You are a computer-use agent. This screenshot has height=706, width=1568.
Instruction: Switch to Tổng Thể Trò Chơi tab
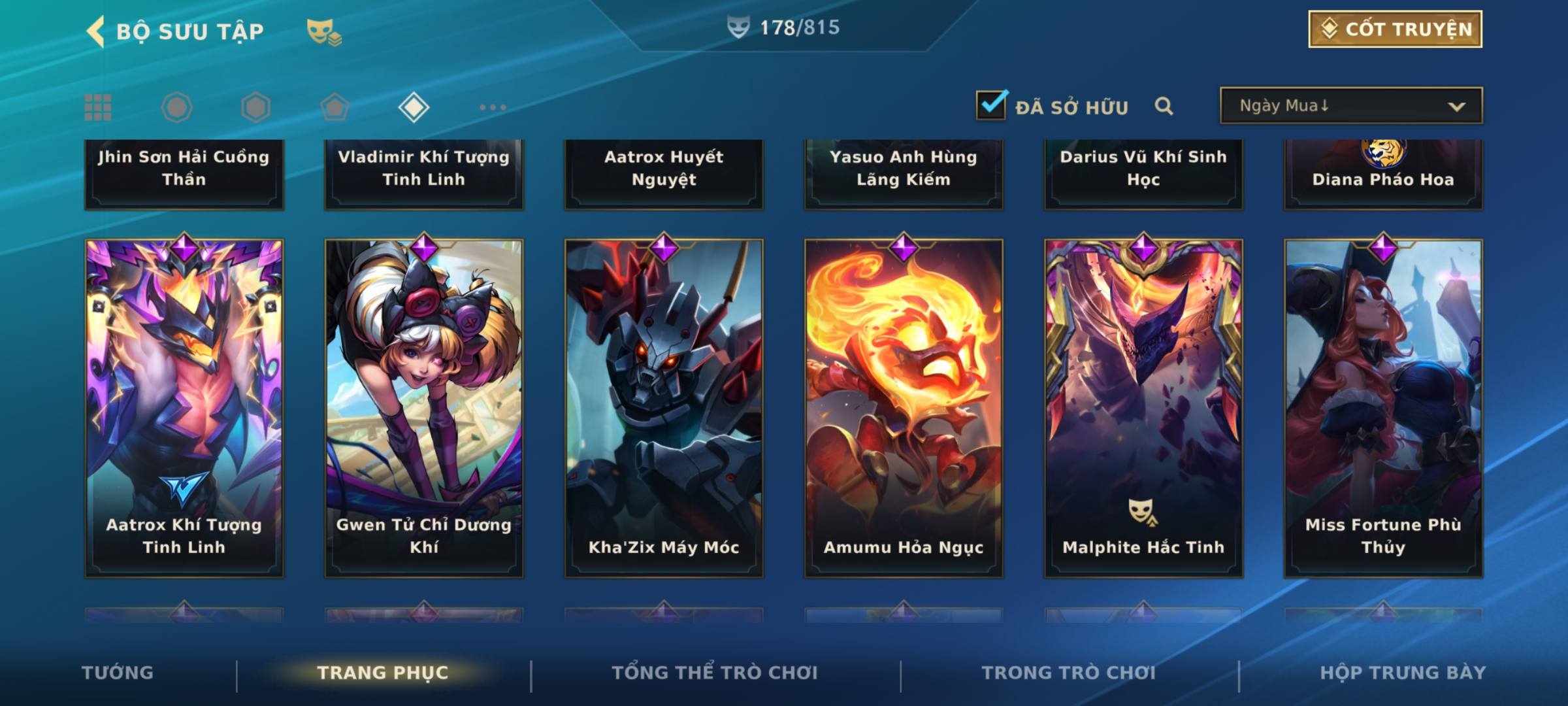[715, 673]
